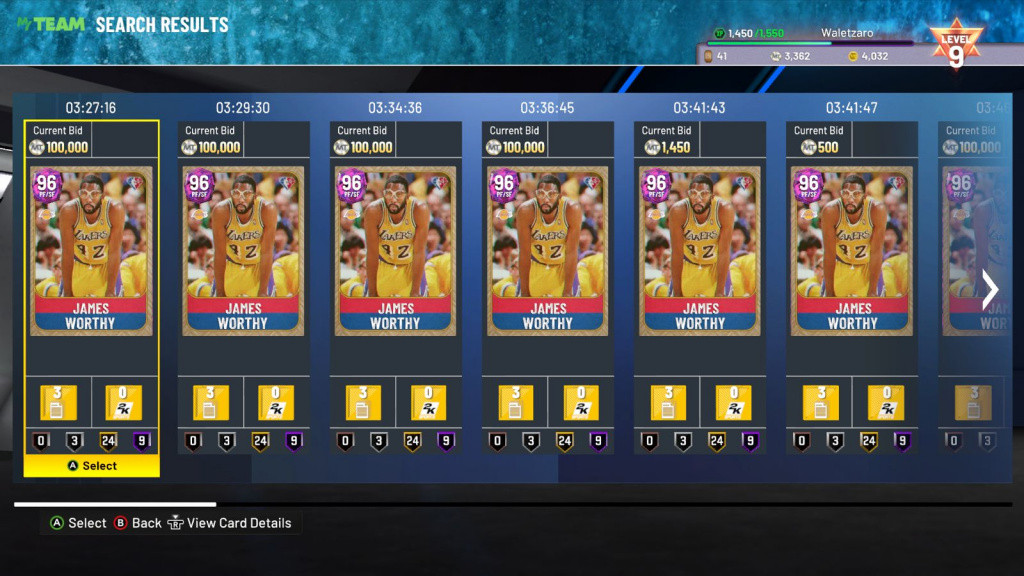Select the James Worthy card with 1,450 bid
This screenshot has height=576, width=1024.
pos(700,251)
